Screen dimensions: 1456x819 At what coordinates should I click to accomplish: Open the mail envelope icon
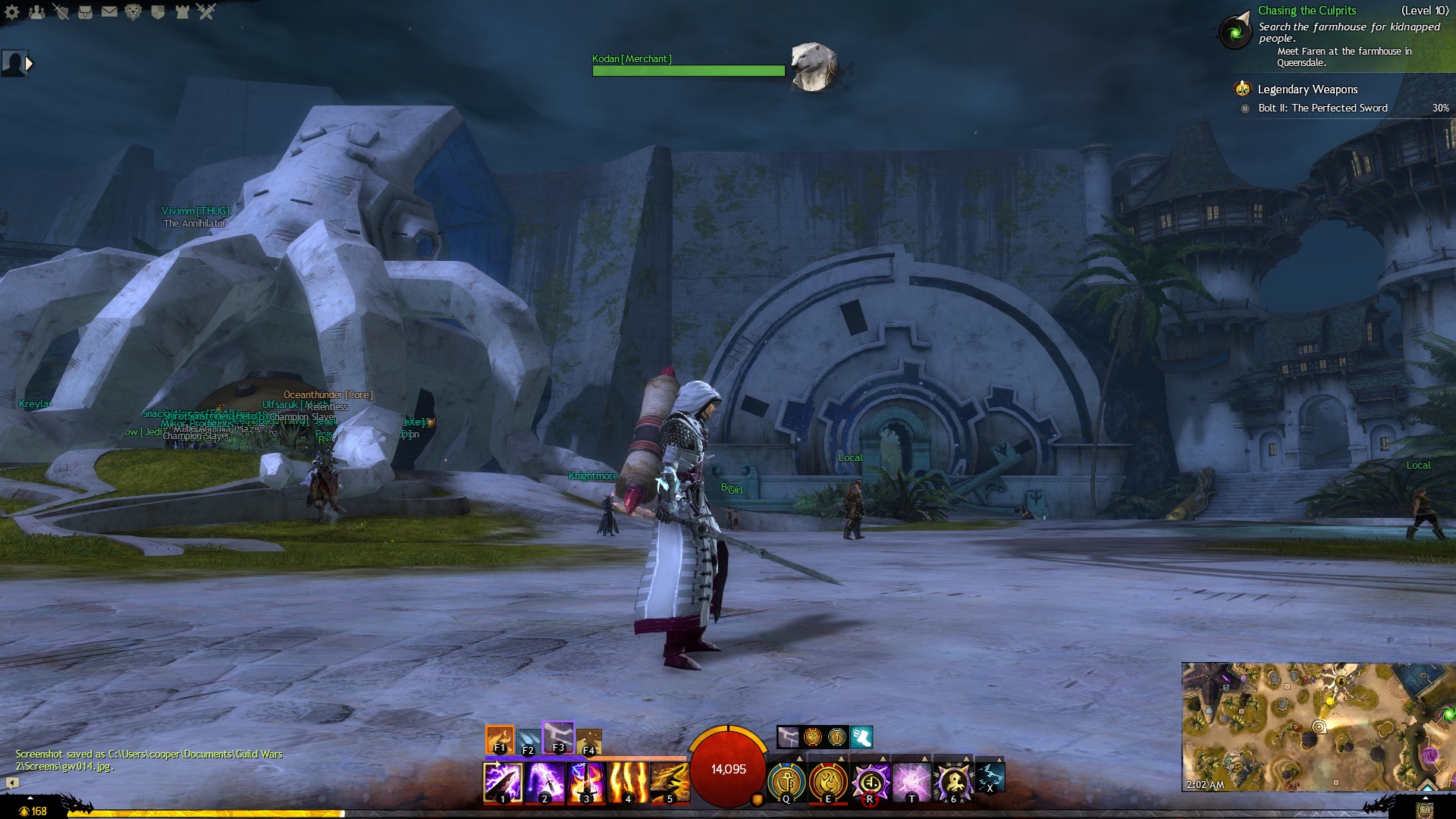click(109, 12)
